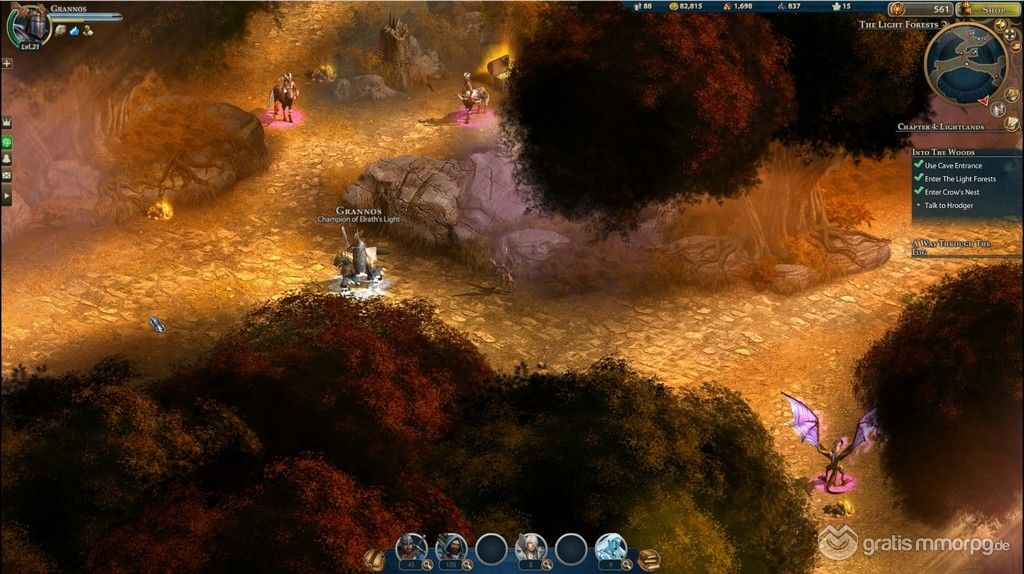Screen dimensions: 1024x574
Task: Click the plus button on the left edge
Action: click(x=7, y=63)
